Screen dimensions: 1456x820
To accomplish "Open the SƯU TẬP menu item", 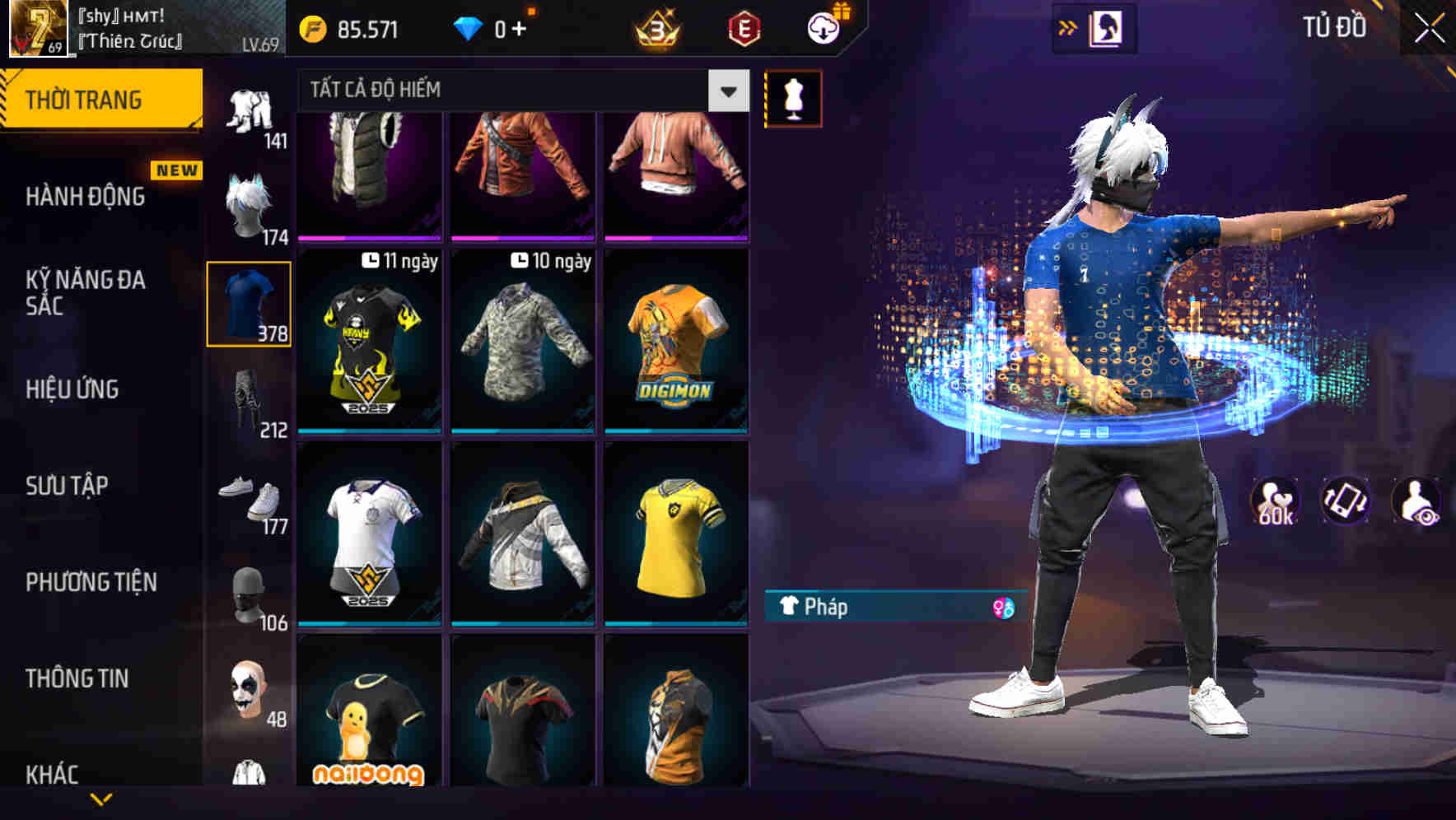I will click(x=66, y=486).
